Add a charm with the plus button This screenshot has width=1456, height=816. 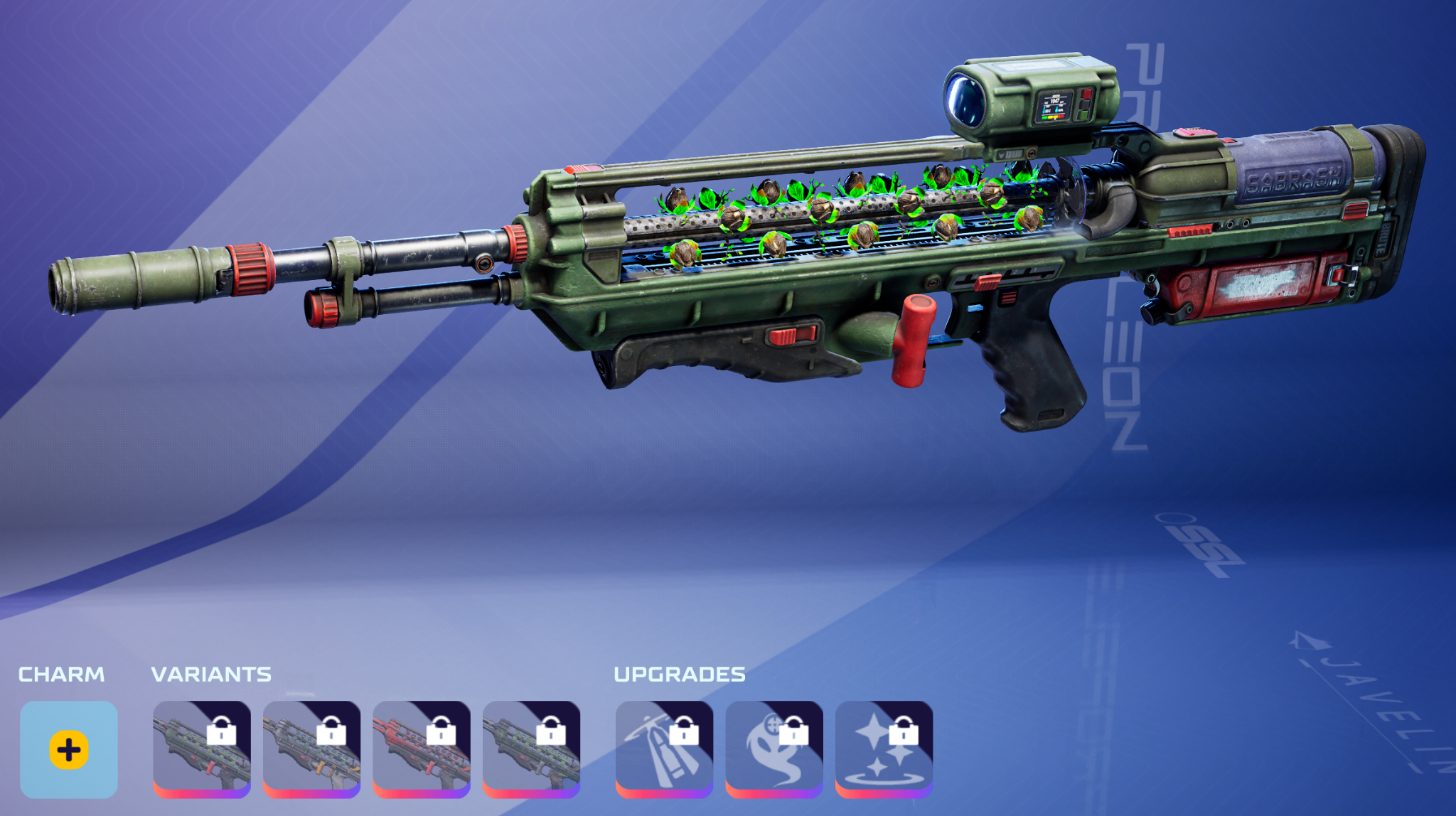pyautogui.click(x=69, y=749)
